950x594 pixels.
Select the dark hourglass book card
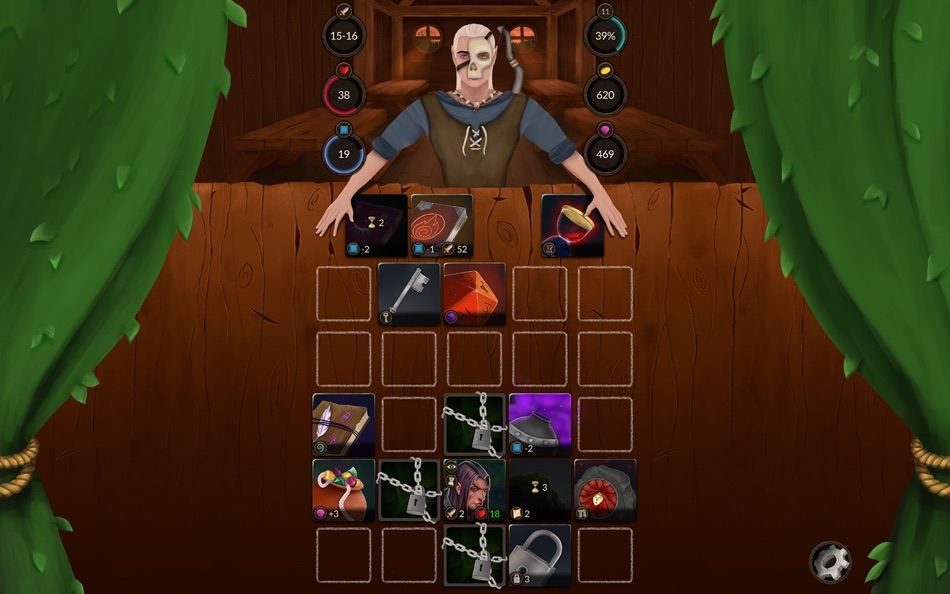click(376, 225)
